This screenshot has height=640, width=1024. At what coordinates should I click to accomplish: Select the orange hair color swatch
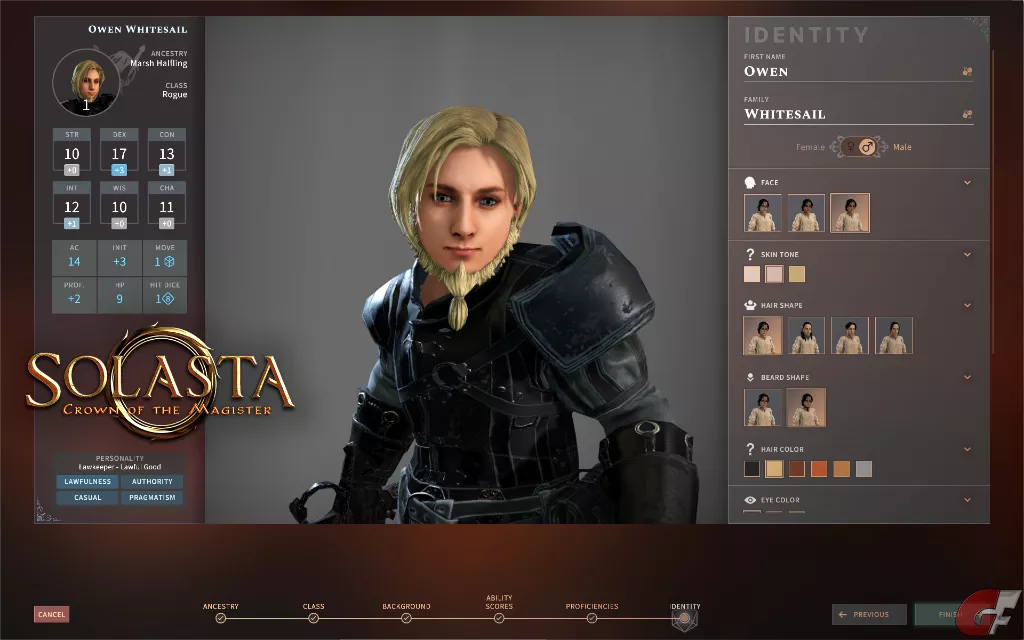tap(819, 469)
